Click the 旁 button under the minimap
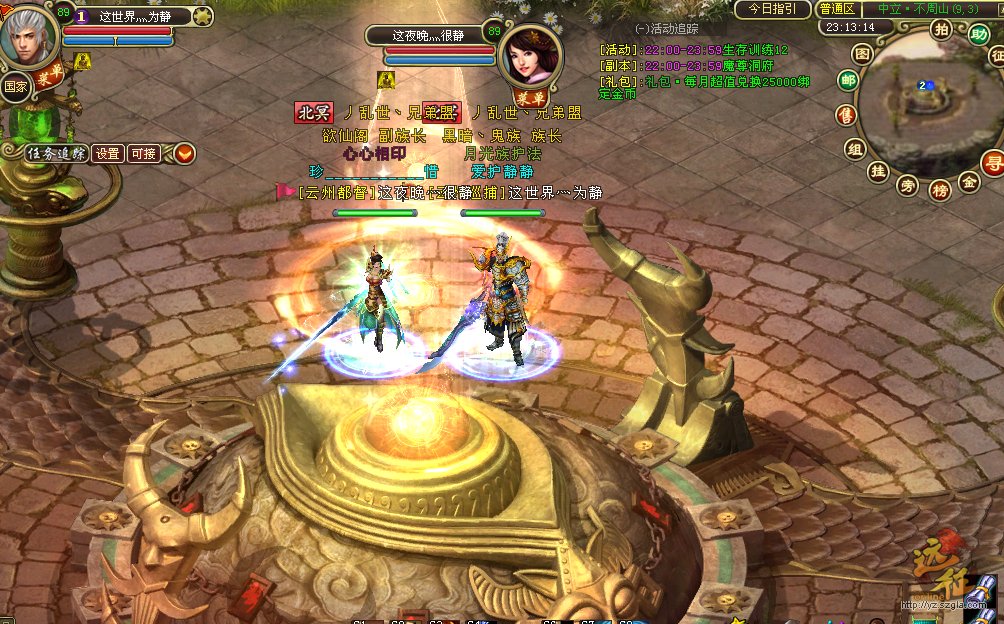 (x=907, y=185)
